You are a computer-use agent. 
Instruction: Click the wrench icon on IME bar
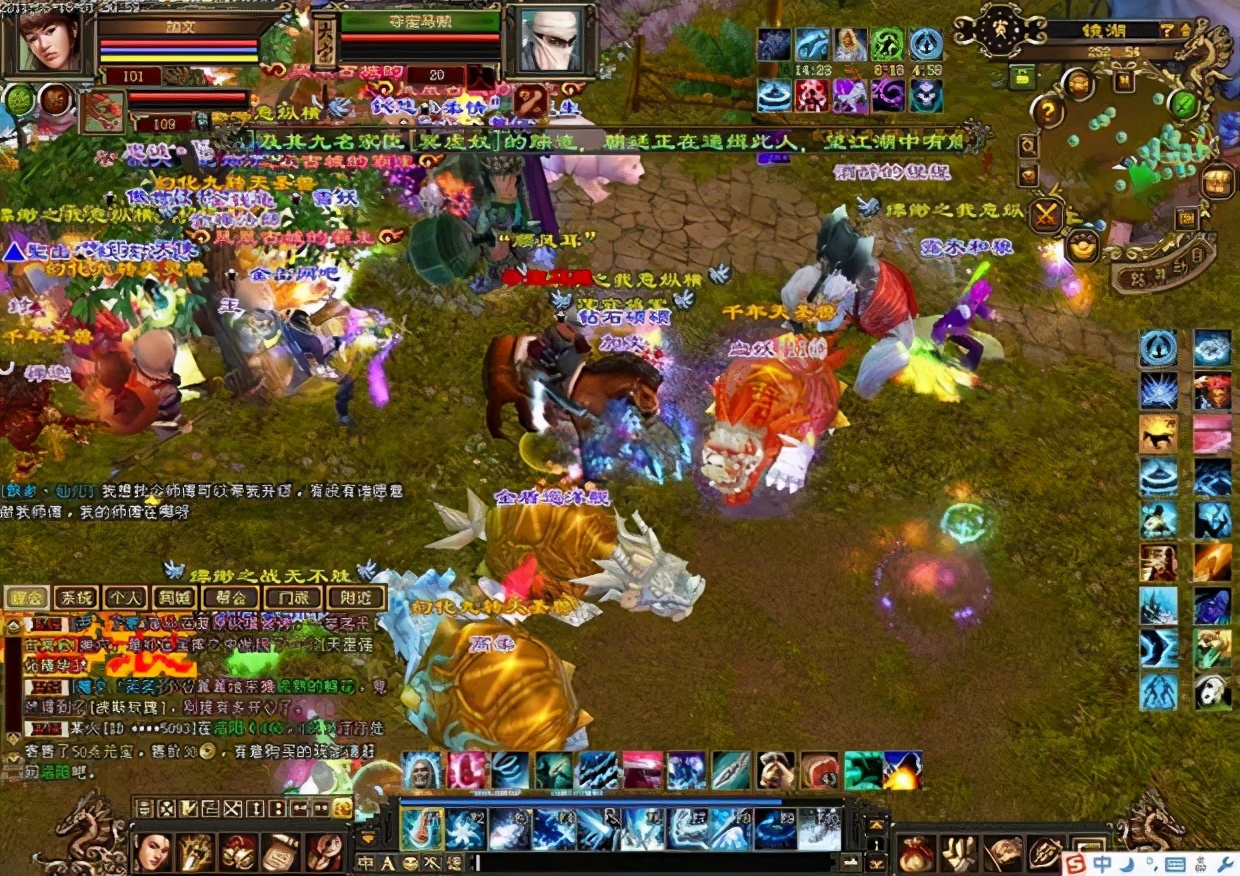1226,863
